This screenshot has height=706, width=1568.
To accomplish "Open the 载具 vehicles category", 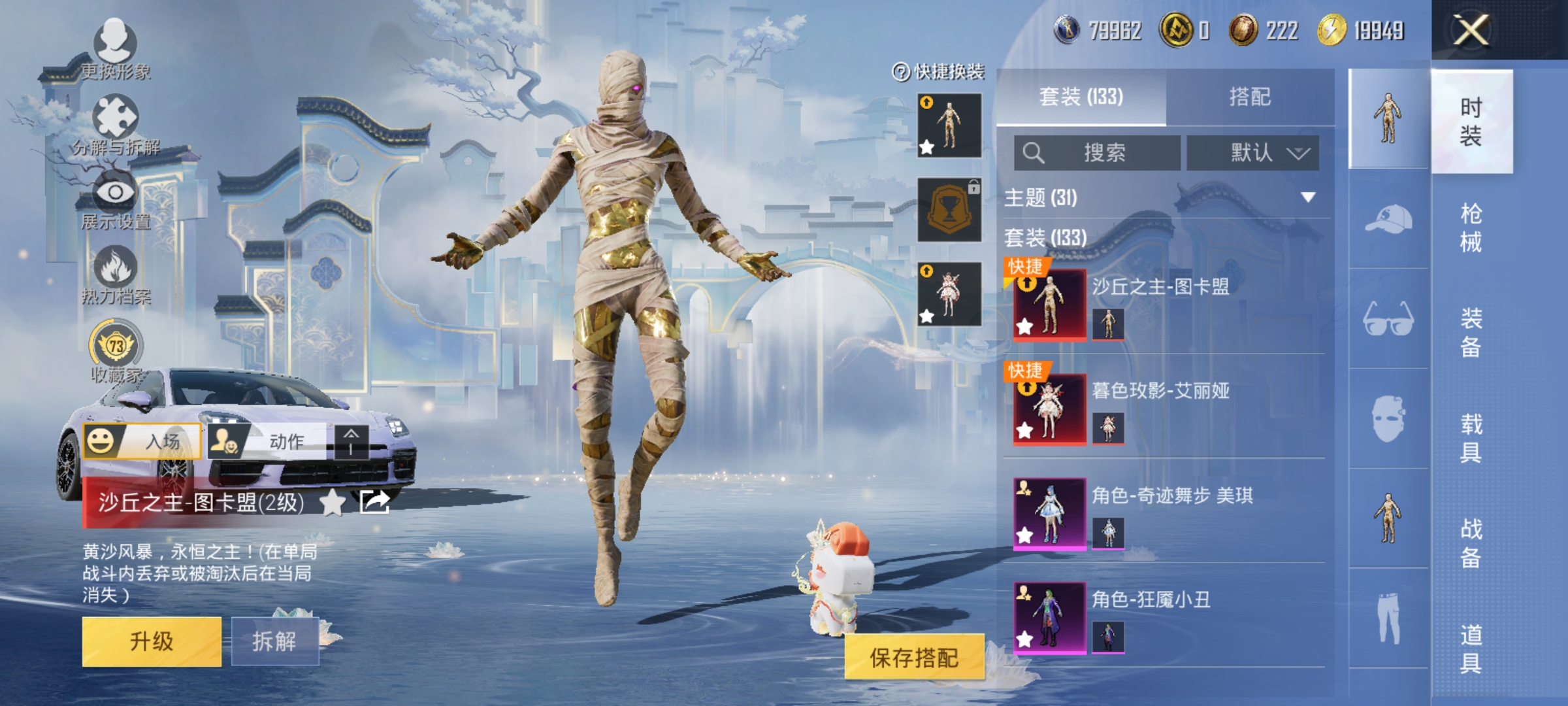I will [x=1471, y=438].
